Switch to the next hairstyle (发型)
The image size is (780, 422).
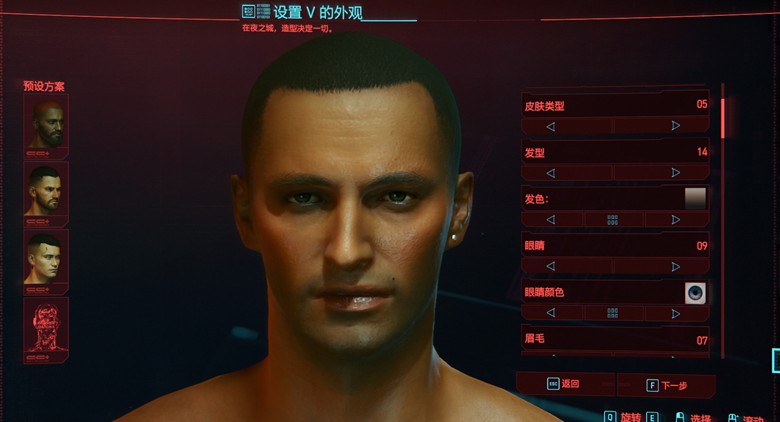[676, 173]
